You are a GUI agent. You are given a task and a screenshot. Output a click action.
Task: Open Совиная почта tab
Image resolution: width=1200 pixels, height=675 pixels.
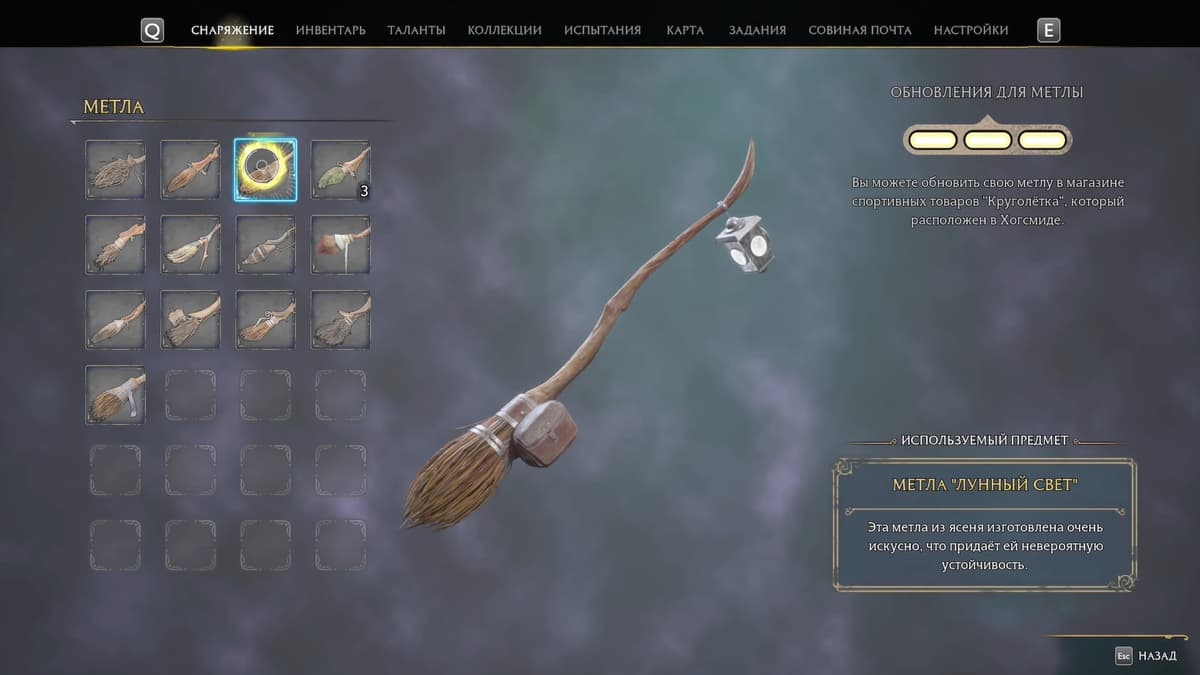pos(860,30)
